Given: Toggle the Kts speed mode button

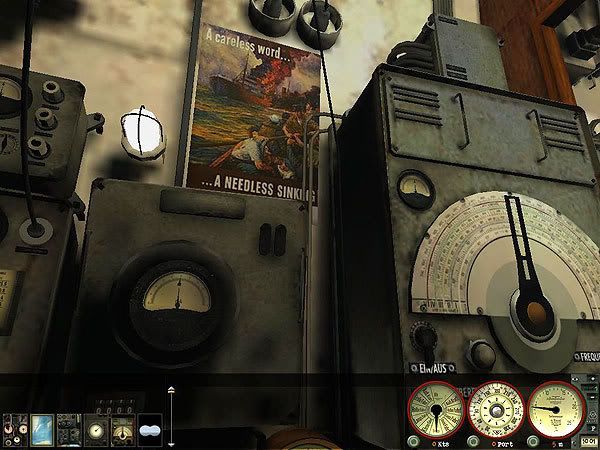Looking at the screenshot, I should click(414, 441).
